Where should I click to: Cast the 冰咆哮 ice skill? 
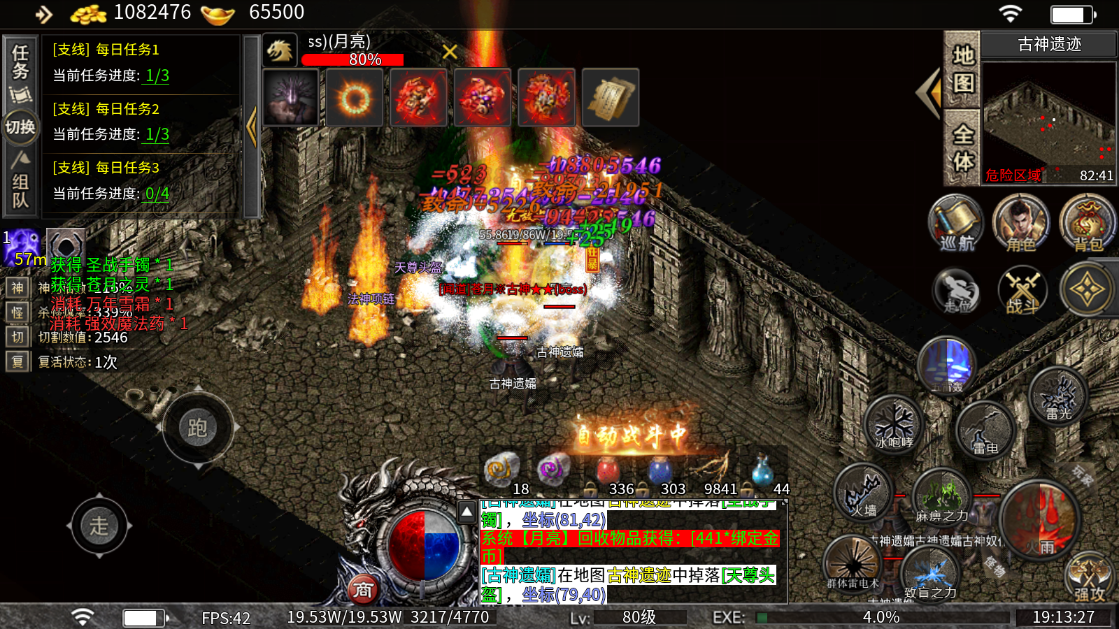pyautogui.click(x=894, y=422)
